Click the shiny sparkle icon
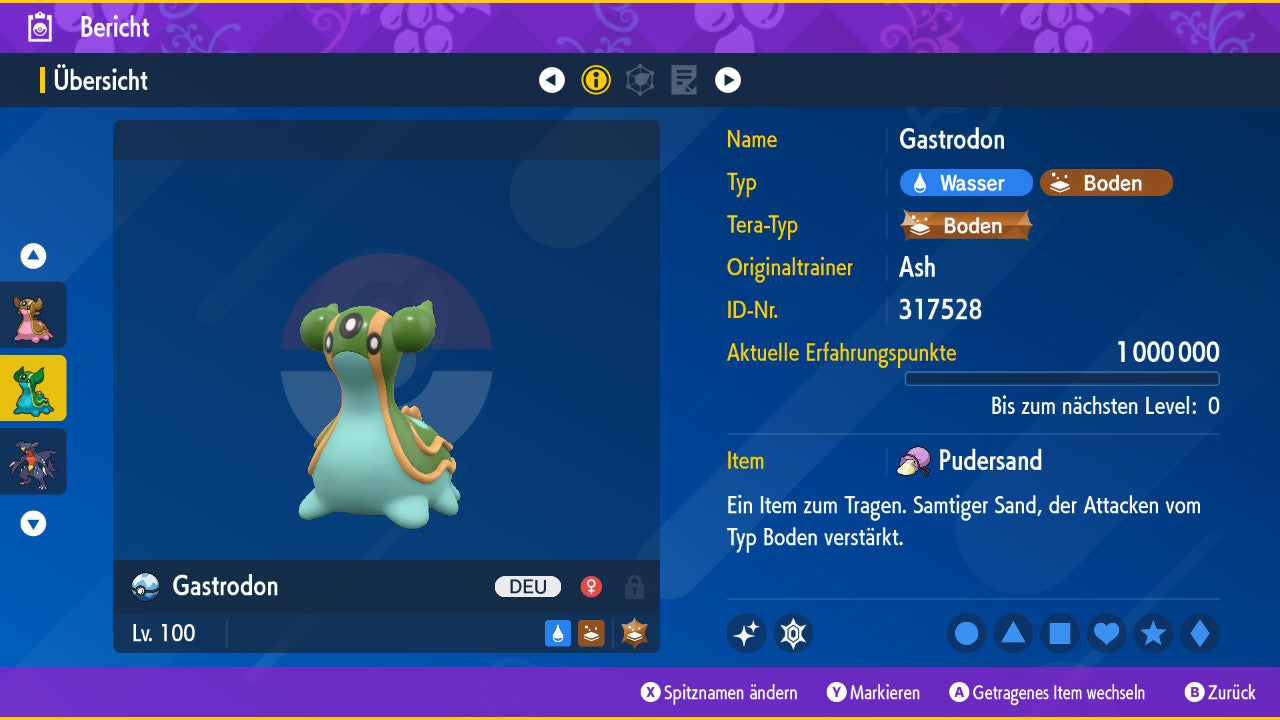Viewport: 1280px width, 720px height. (746, 633)
